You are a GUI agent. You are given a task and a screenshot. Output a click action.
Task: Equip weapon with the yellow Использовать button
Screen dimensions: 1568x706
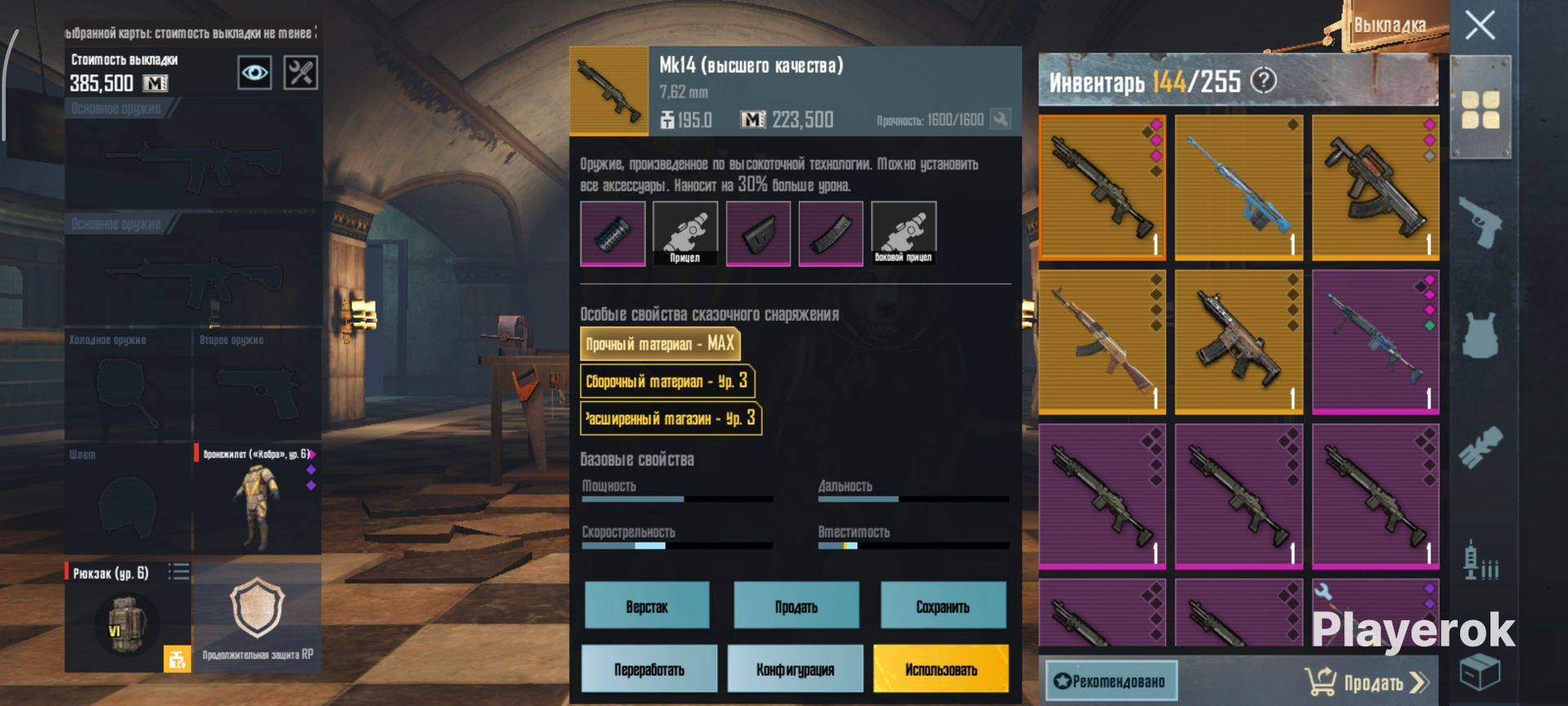coord(941,669)
